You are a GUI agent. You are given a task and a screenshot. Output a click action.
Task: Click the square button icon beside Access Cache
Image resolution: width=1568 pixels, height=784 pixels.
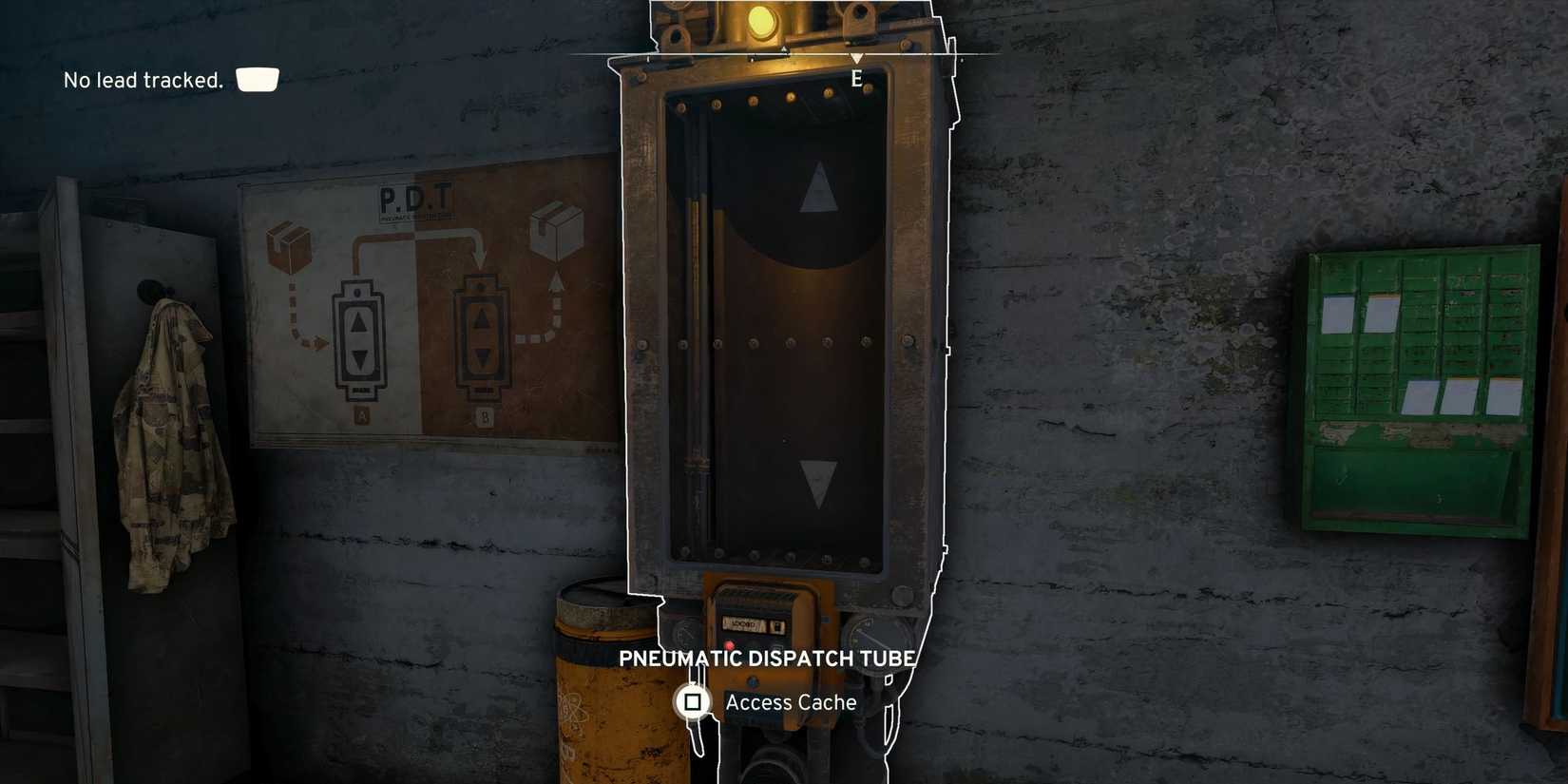click(691, 700)
